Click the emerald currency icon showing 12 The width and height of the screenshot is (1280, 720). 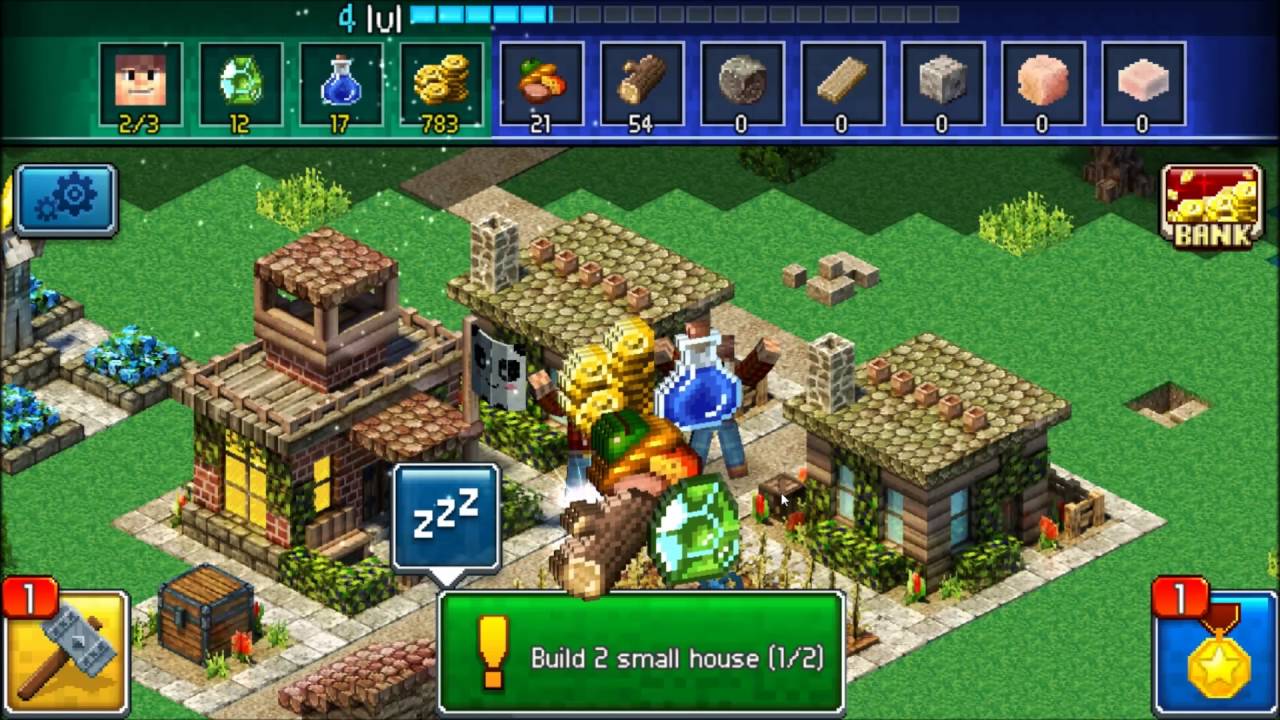tap(241, 85)
